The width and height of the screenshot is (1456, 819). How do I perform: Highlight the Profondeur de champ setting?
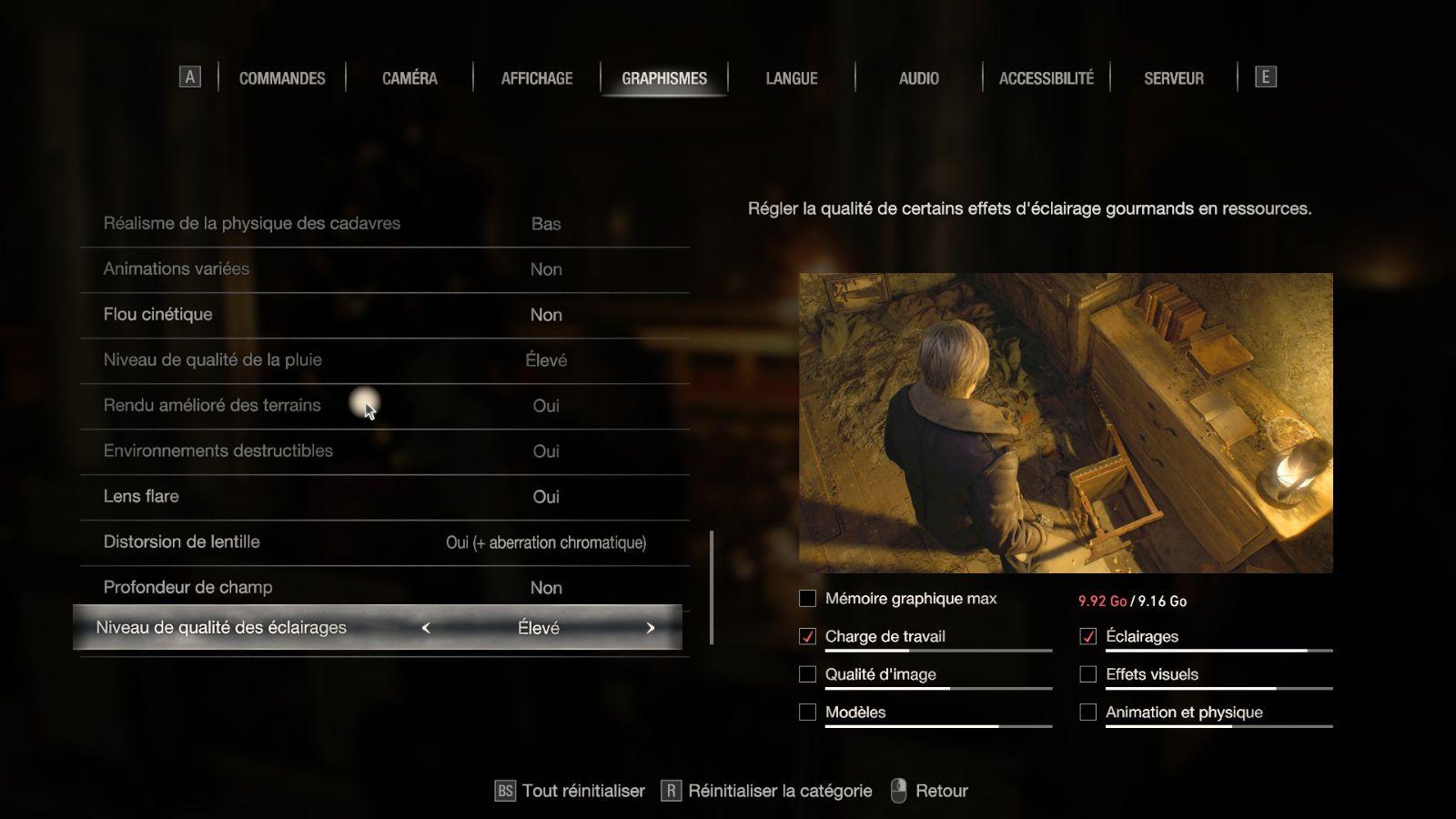coord(384,588)
